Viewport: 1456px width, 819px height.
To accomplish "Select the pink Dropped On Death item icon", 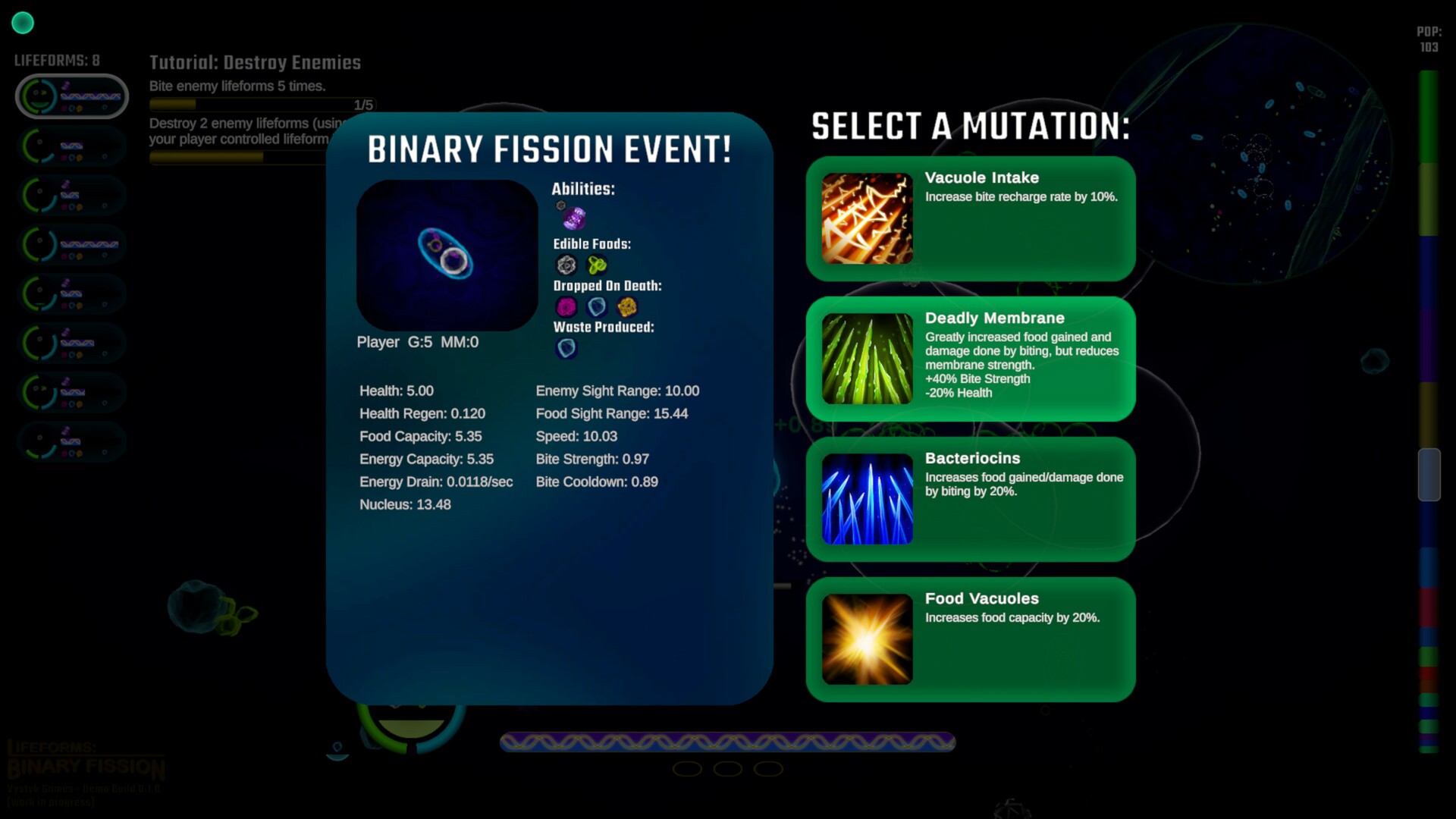I will 566,307.
